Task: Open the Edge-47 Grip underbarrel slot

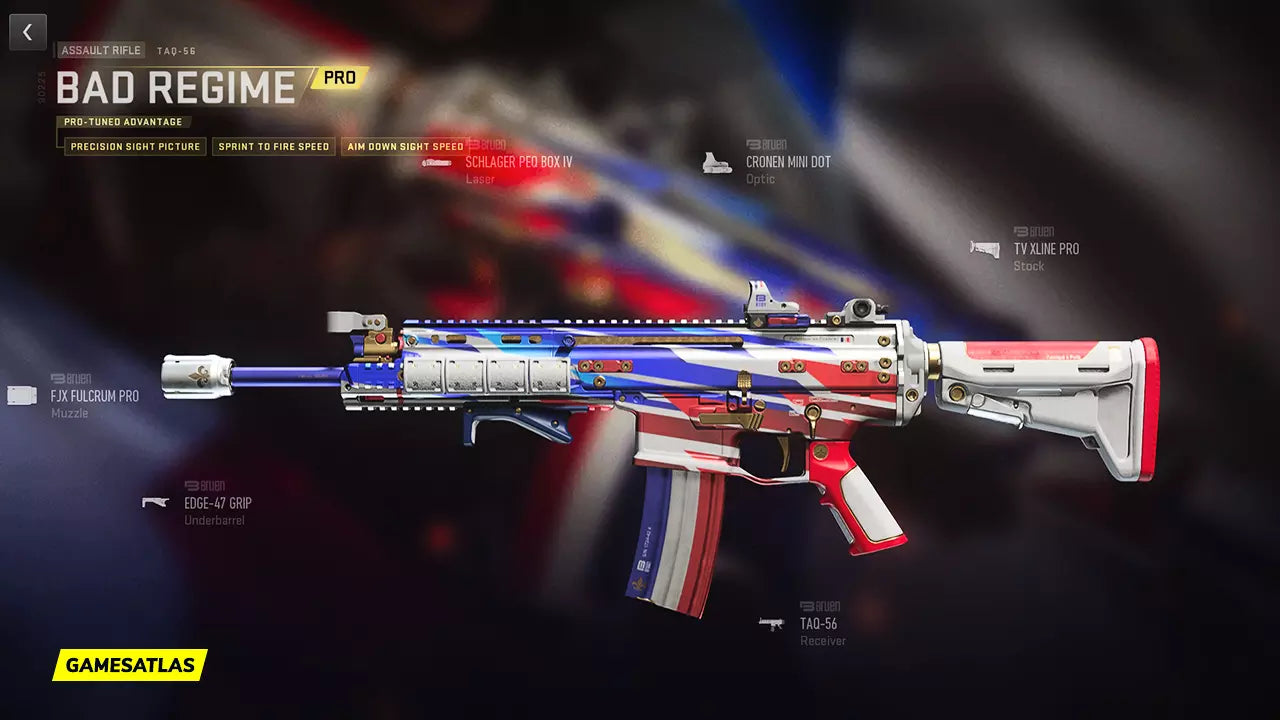Action: click(217, 503)
